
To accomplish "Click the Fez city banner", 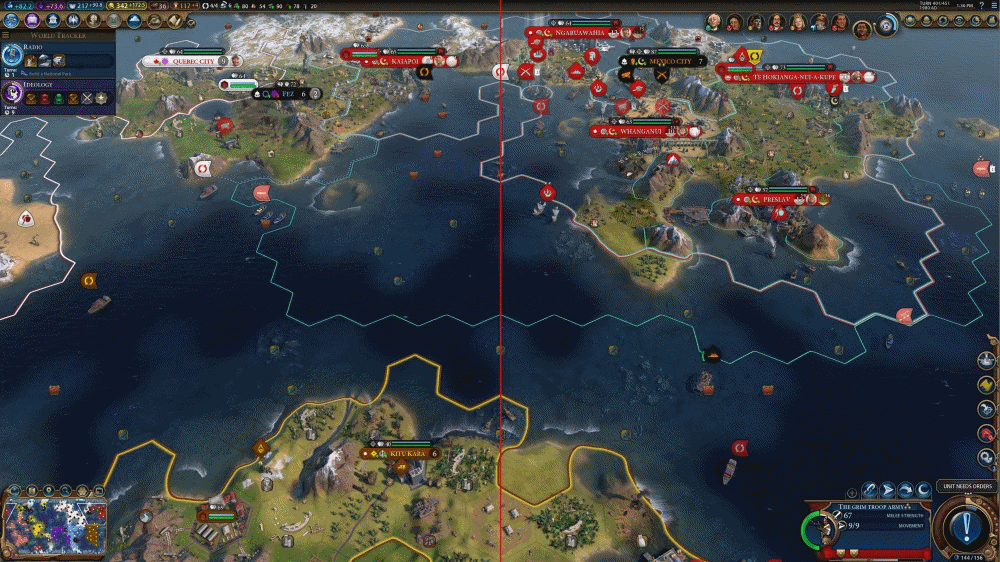I will (288, 93).
